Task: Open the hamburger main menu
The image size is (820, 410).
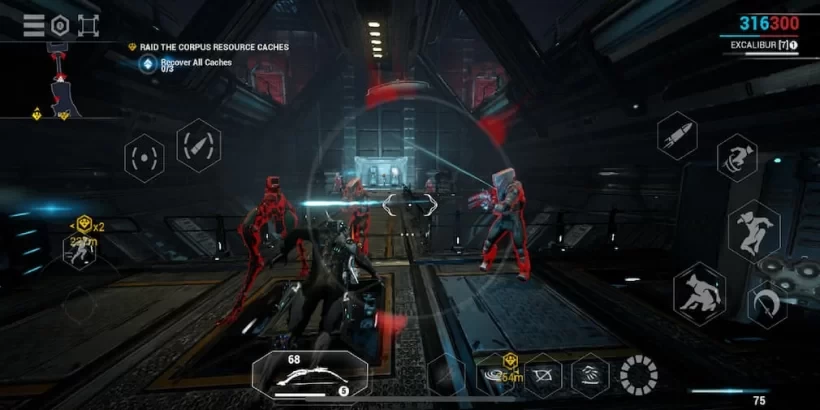Action: click(x=34, y=26)
